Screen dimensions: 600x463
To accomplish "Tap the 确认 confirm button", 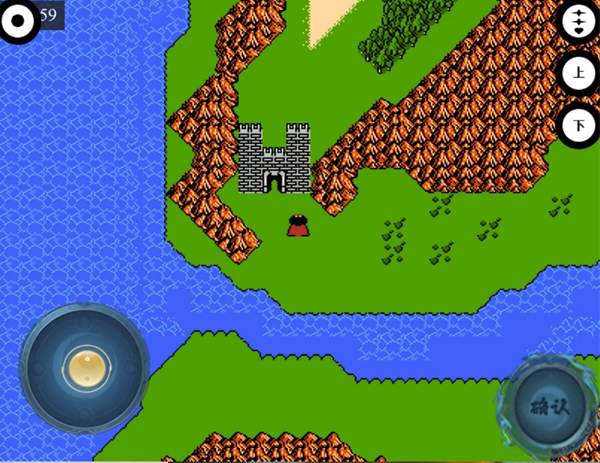I will tap(547, 406).
